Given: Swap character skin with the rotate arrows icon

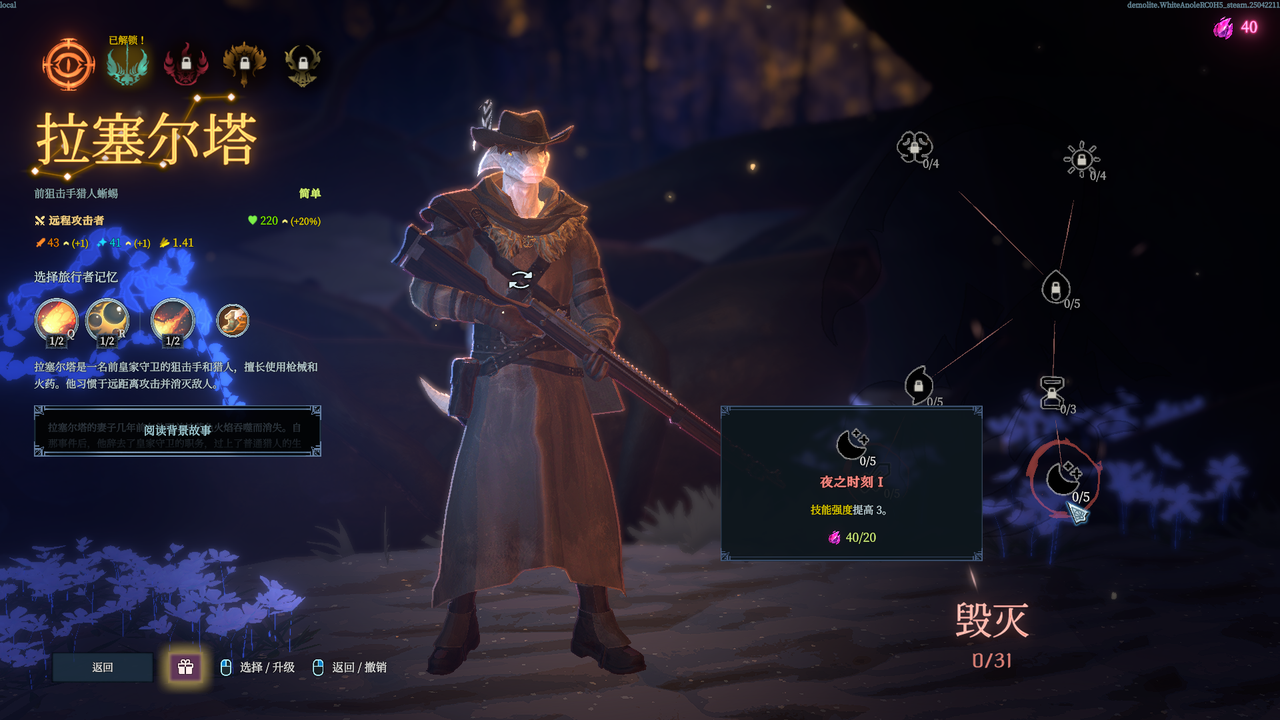Looking at the screenshot, I should 520,280.
